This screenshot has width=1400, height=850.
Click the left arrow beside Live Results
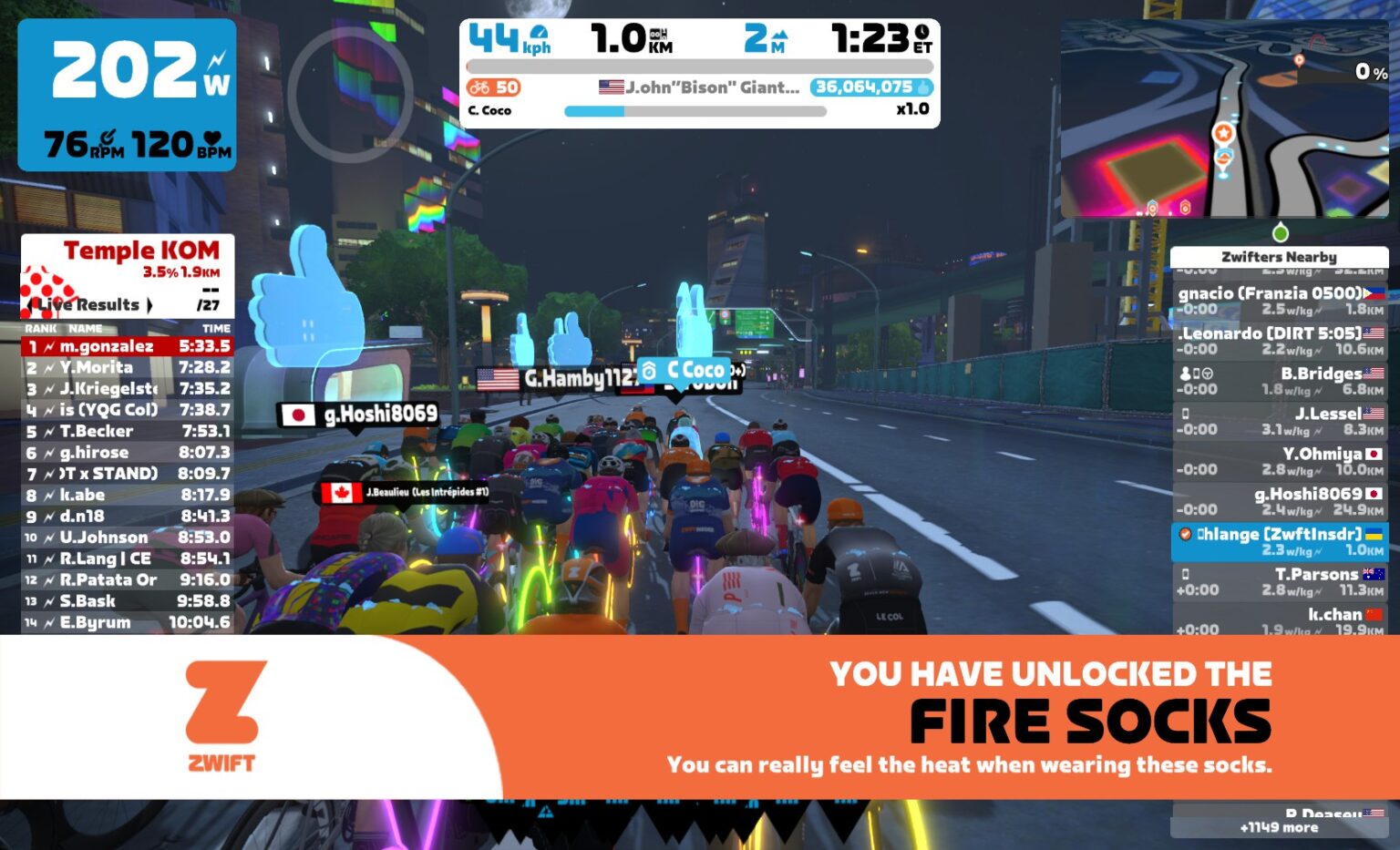pos(29,304)
